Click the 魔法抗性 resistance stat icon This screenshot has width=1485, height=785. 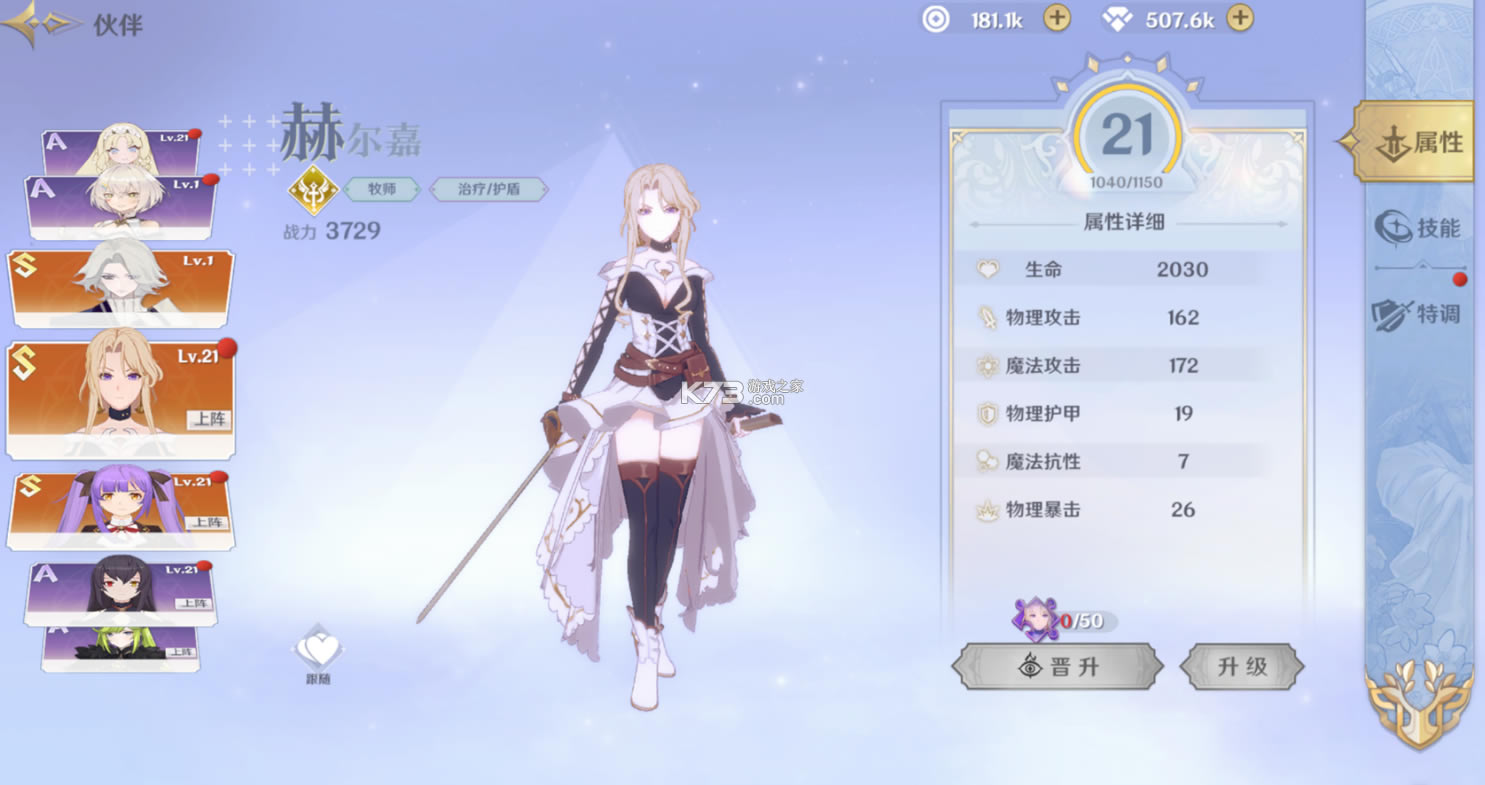tap(985, 461)
